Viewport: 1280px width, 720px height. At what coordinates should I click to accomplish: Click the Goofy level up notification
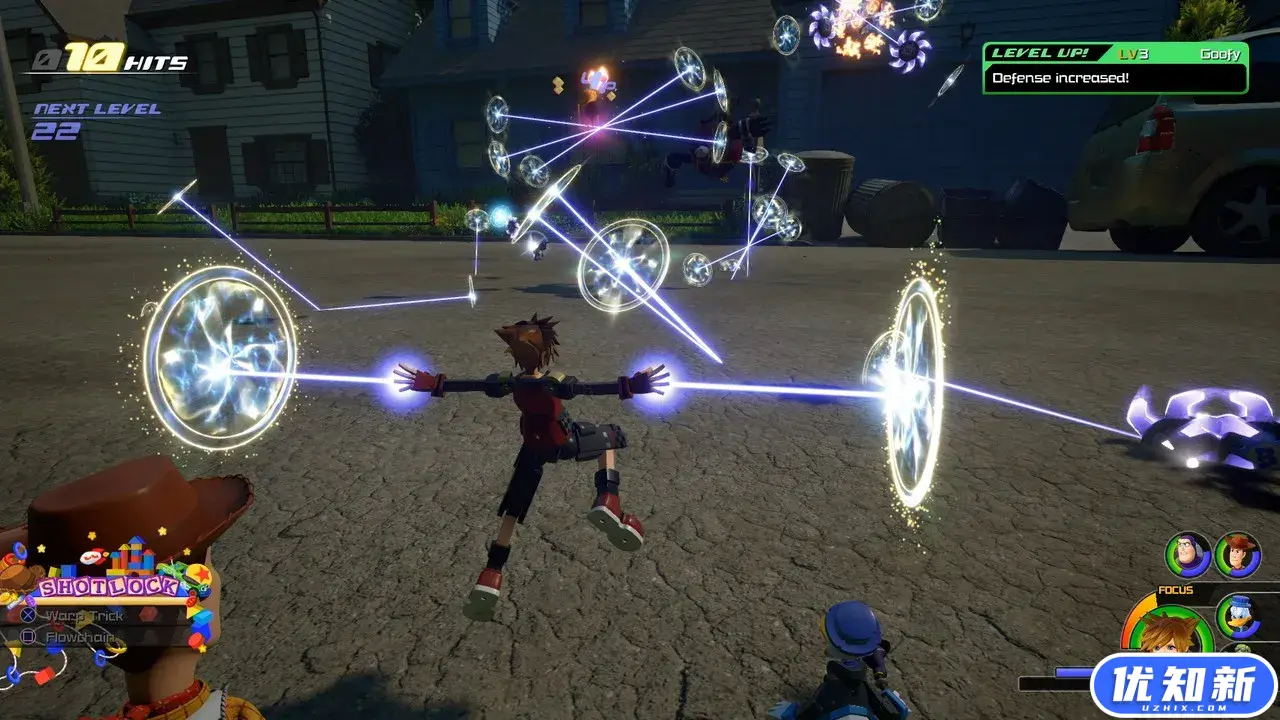click(x=1115, y=68)
